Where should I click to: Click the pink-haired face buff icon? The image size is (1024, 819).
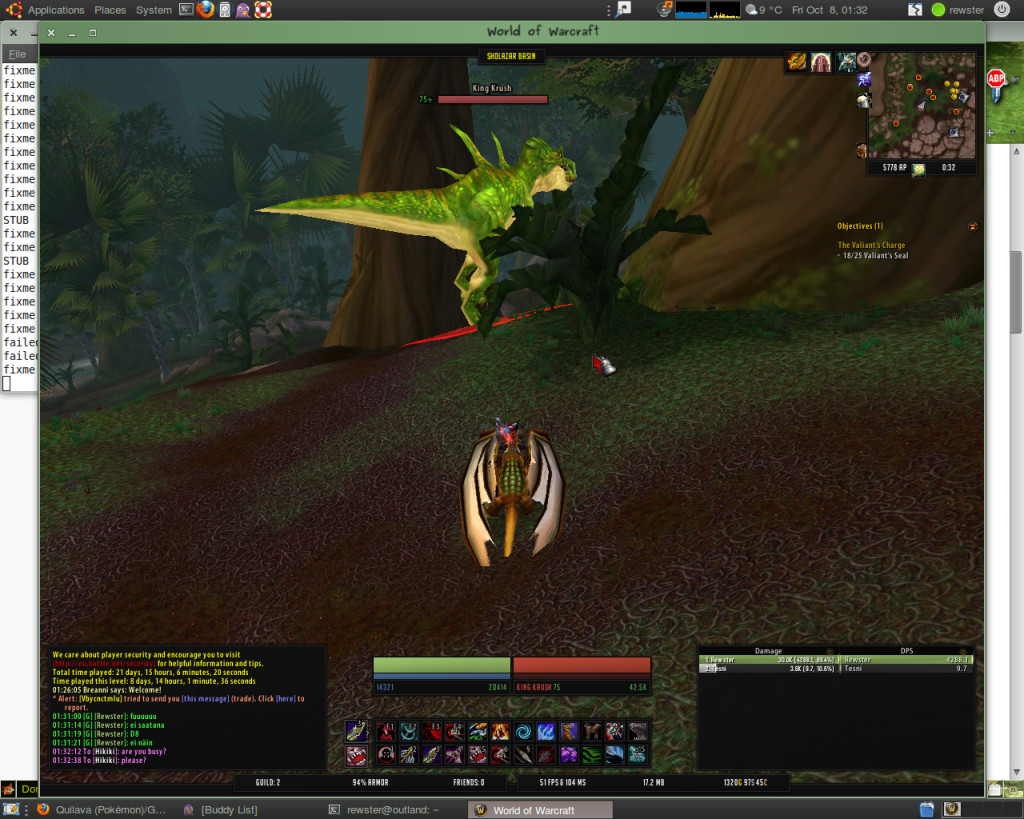pos(821,63)
